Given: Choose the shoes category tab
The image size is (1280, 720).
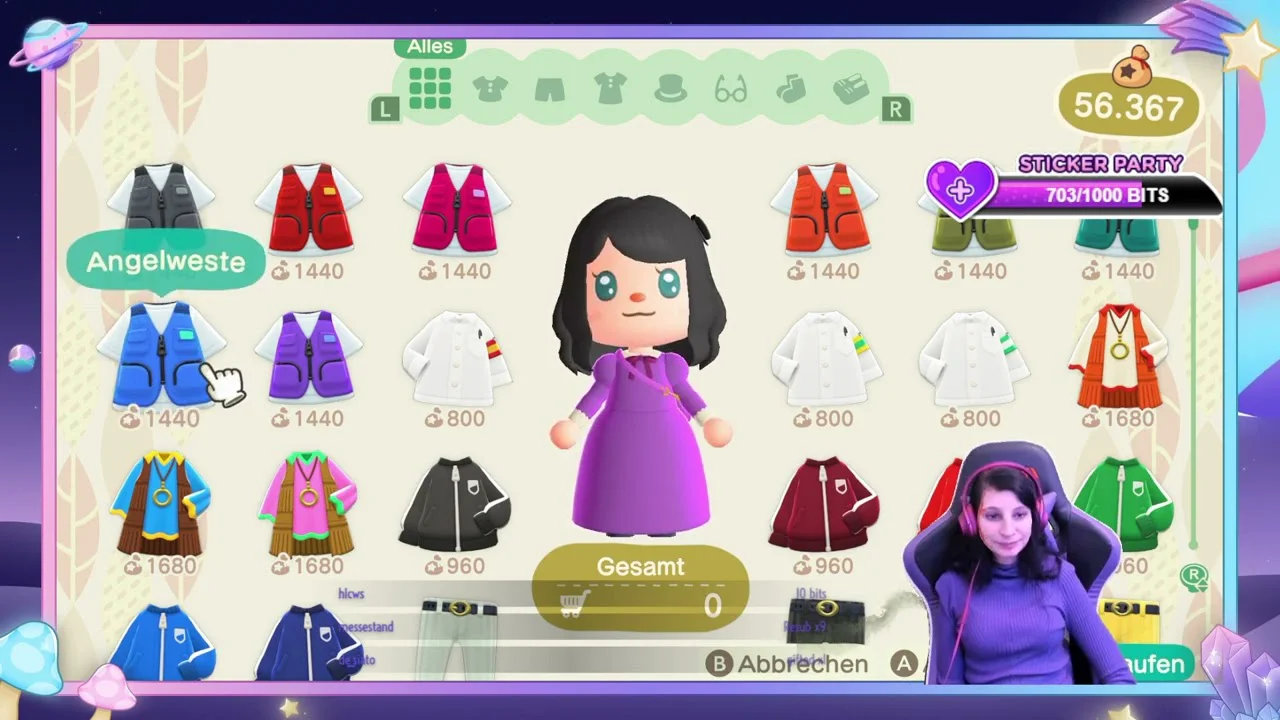Looking at the screenshot, I should (851, 89).
